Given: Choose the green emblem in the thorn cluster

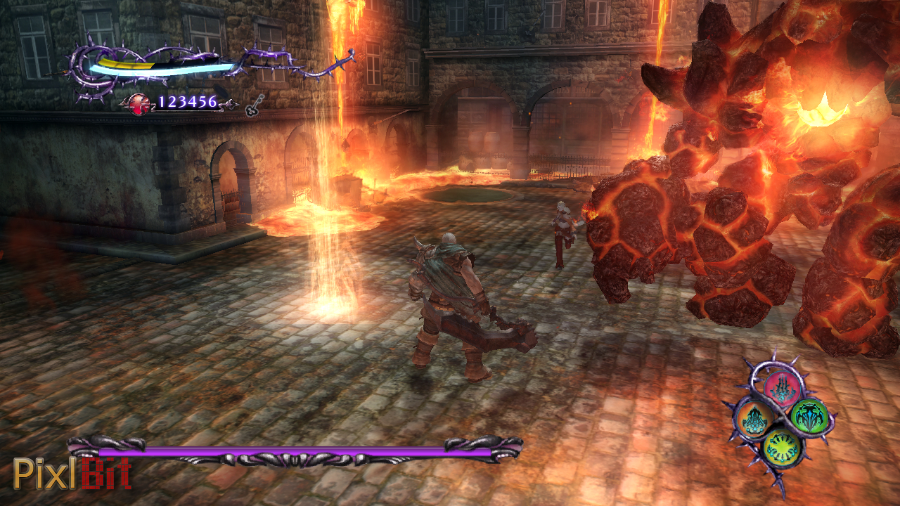Looking at the screenshot, I should click(808, 414).
